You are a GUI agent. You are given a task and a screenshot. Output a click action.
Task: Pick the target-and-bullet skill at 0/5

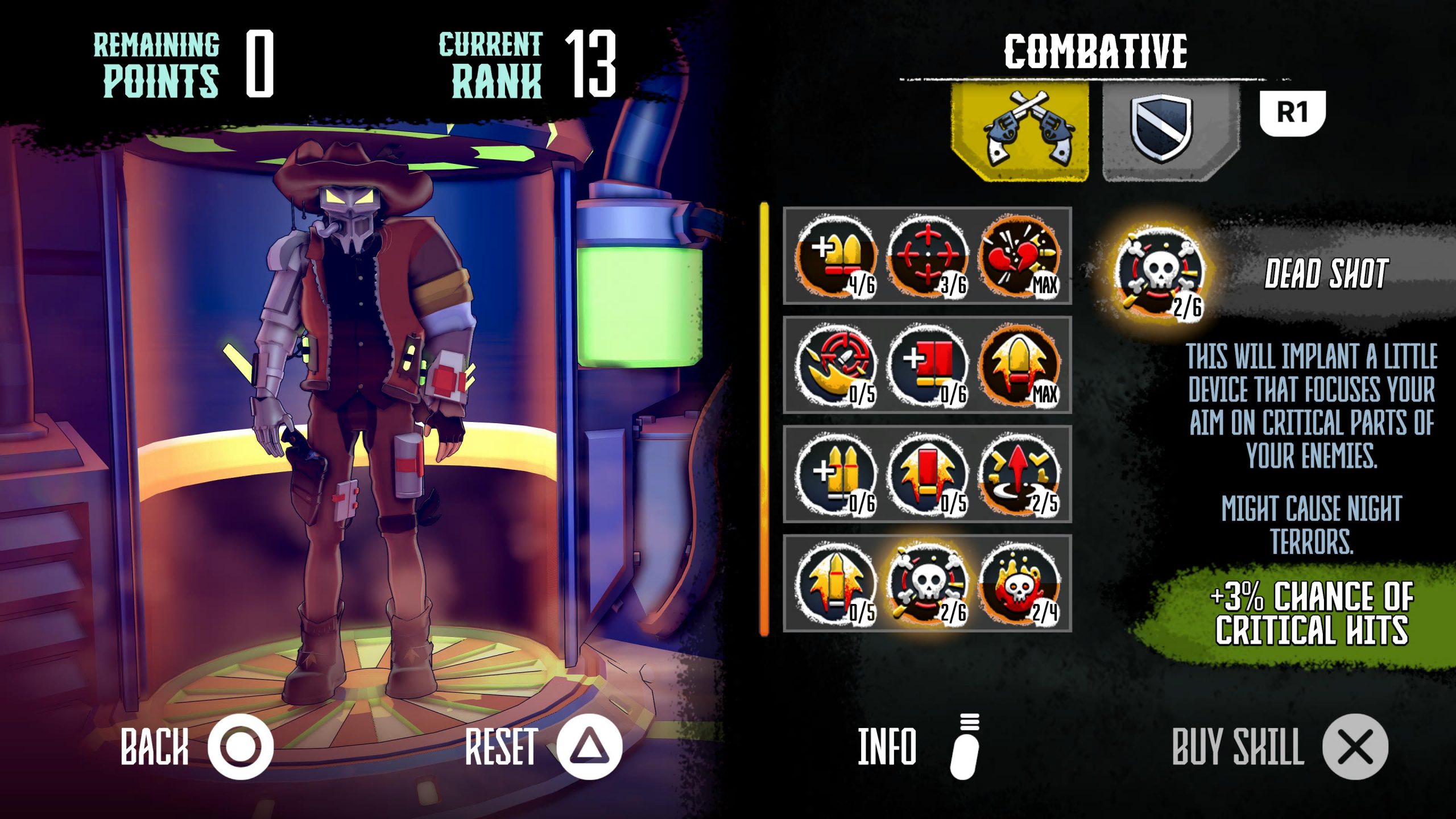pos(836,365)
